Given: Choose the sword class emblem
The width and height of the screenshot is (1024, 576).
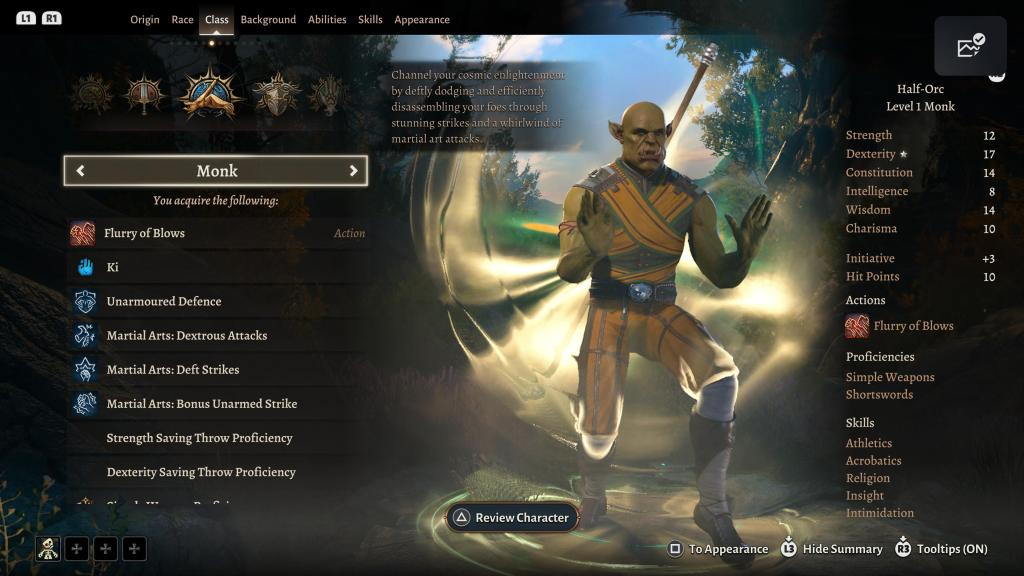Looking at the screenshot, I should click(x=145, y=95).
